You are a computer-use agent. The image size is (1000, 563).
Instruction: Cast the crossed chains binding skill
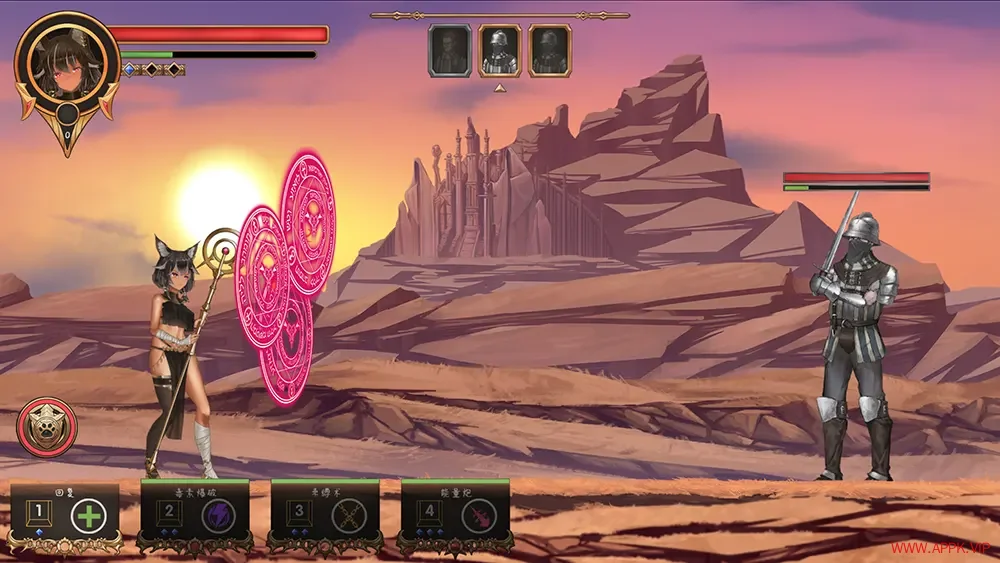(348, 517)
